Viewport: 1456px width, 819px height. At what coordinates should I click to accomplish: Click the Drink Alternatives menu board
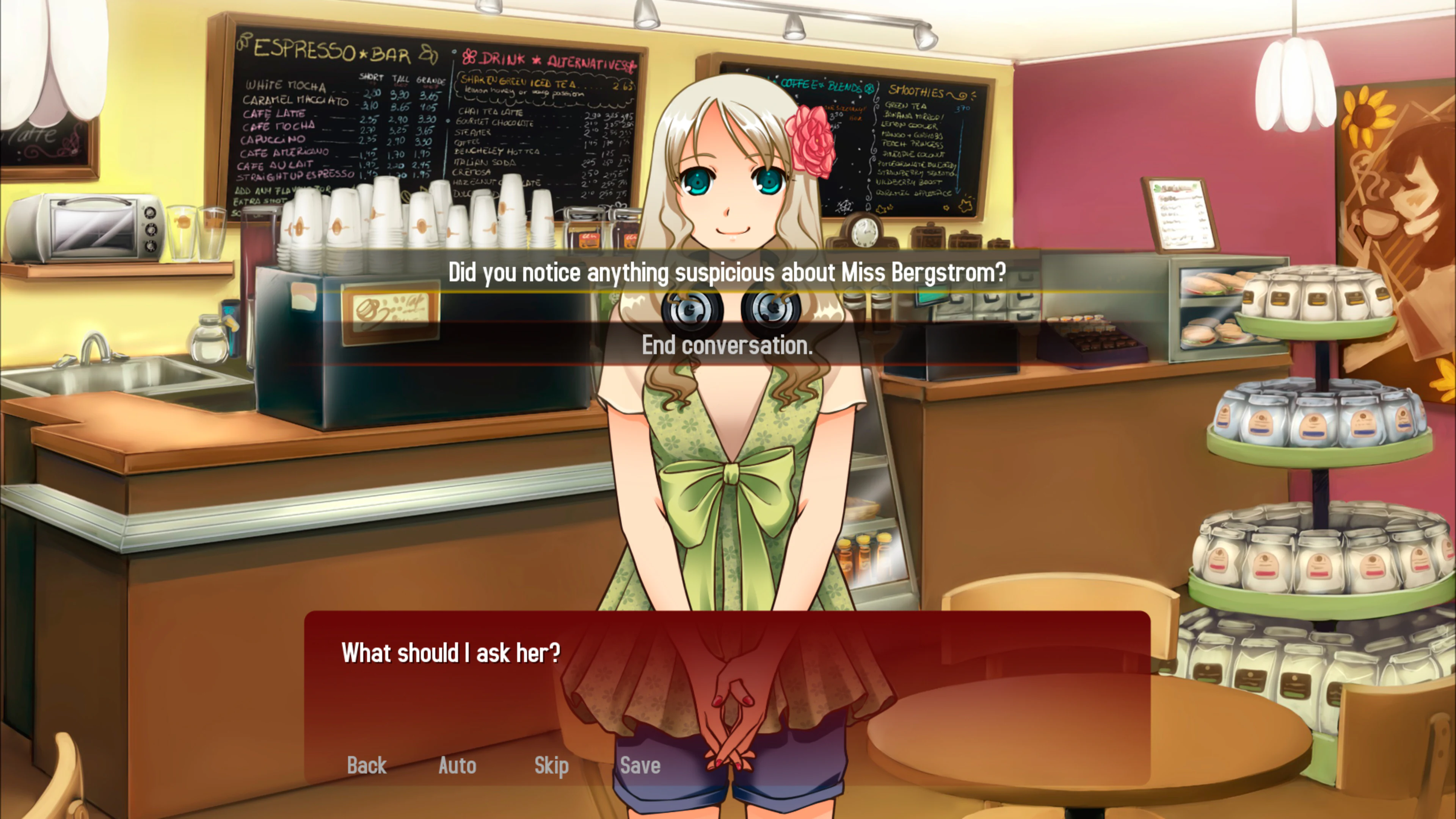pyautogui.click(x=543, y=130)
